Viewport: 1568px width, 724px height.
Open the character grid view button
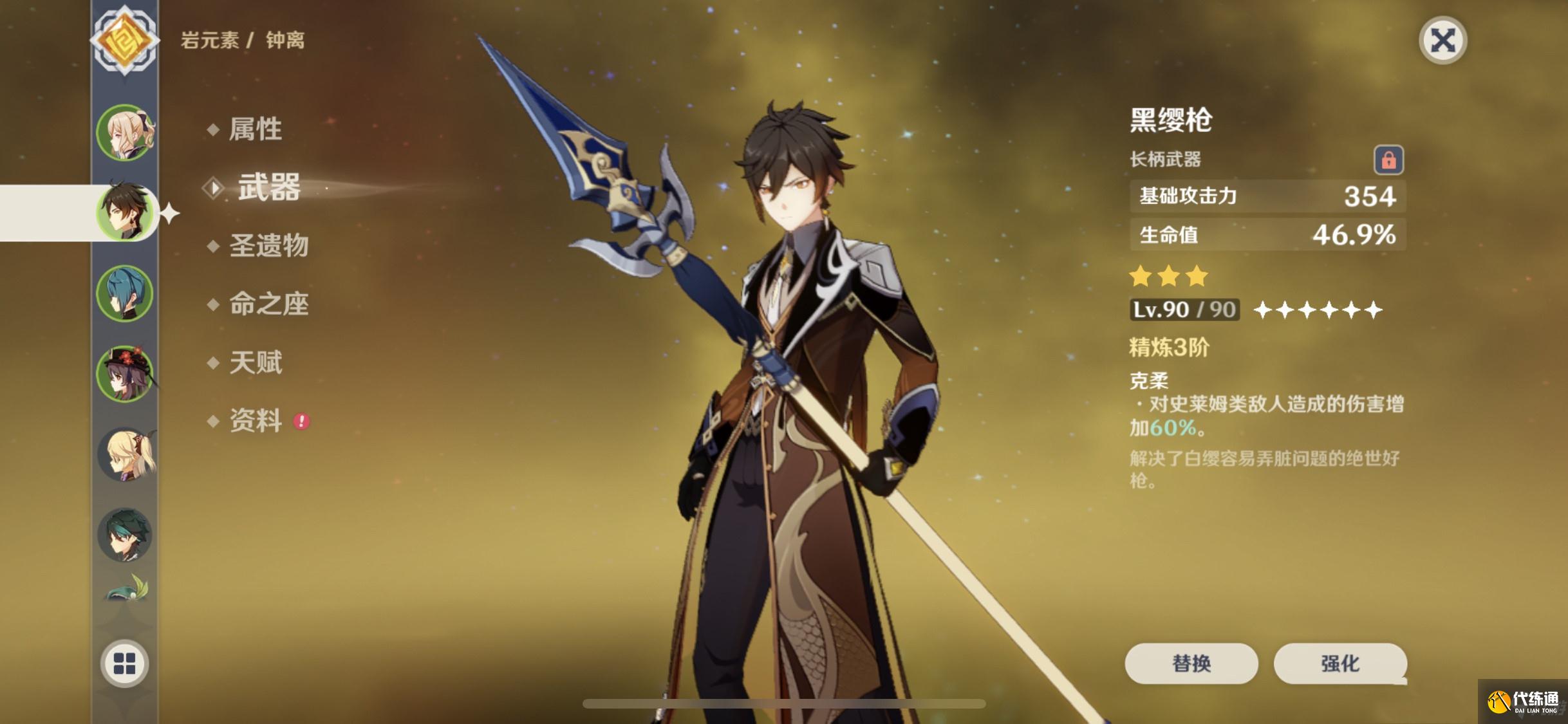(124, 664)
